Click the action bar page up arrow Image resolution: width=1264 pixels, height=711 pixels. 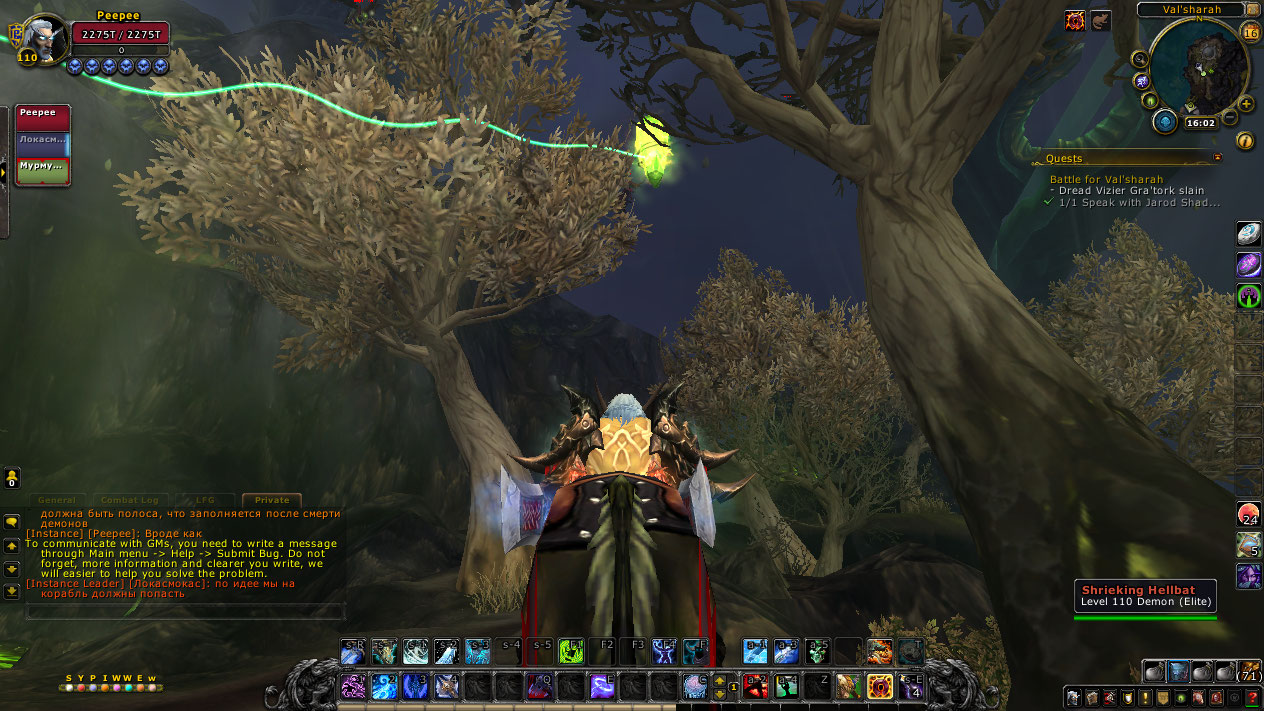pyautogui.click(x=719, y=680)
